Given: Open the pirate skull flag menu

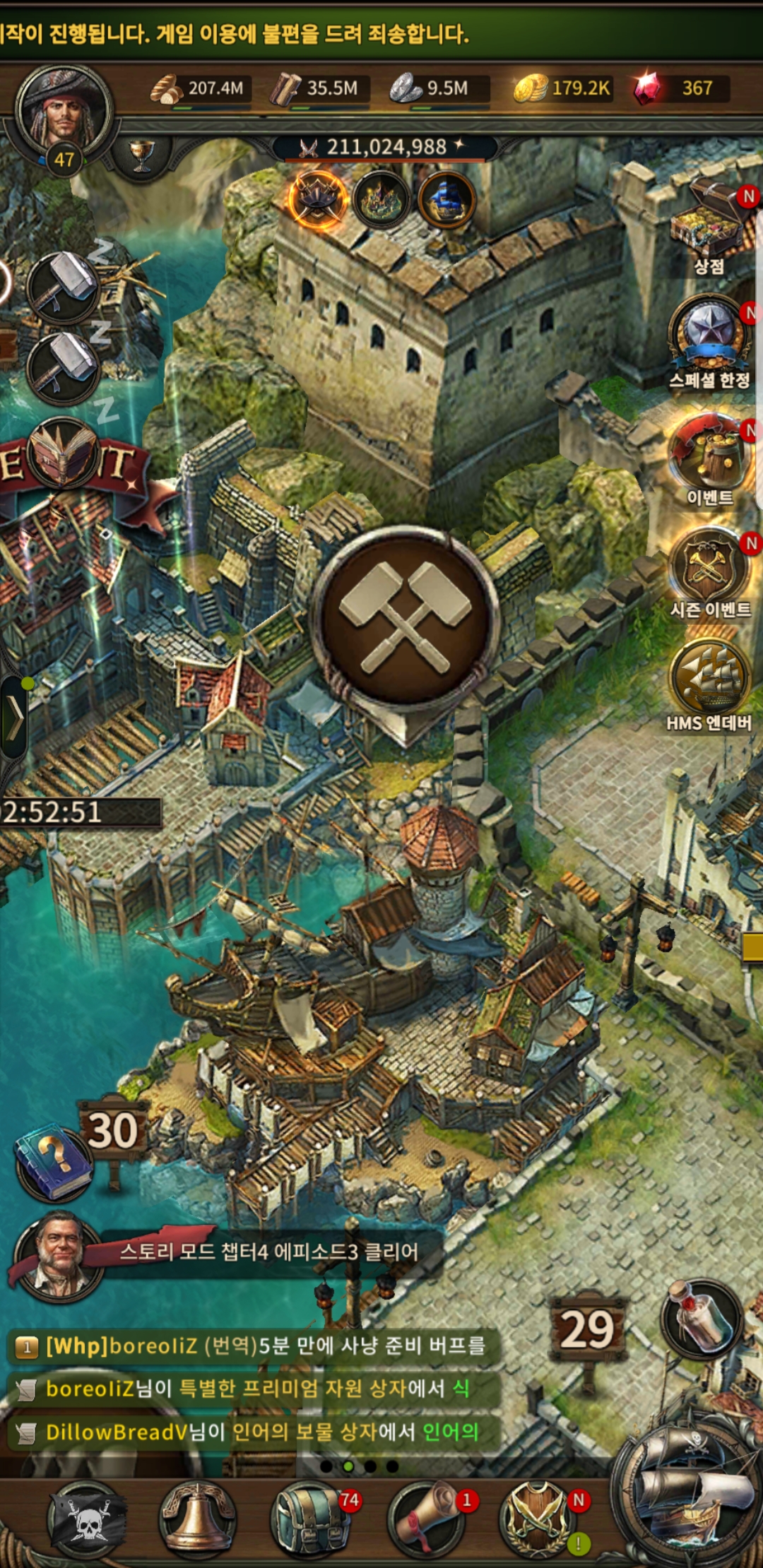Looking at the screenshot, I should point(87,1519).
